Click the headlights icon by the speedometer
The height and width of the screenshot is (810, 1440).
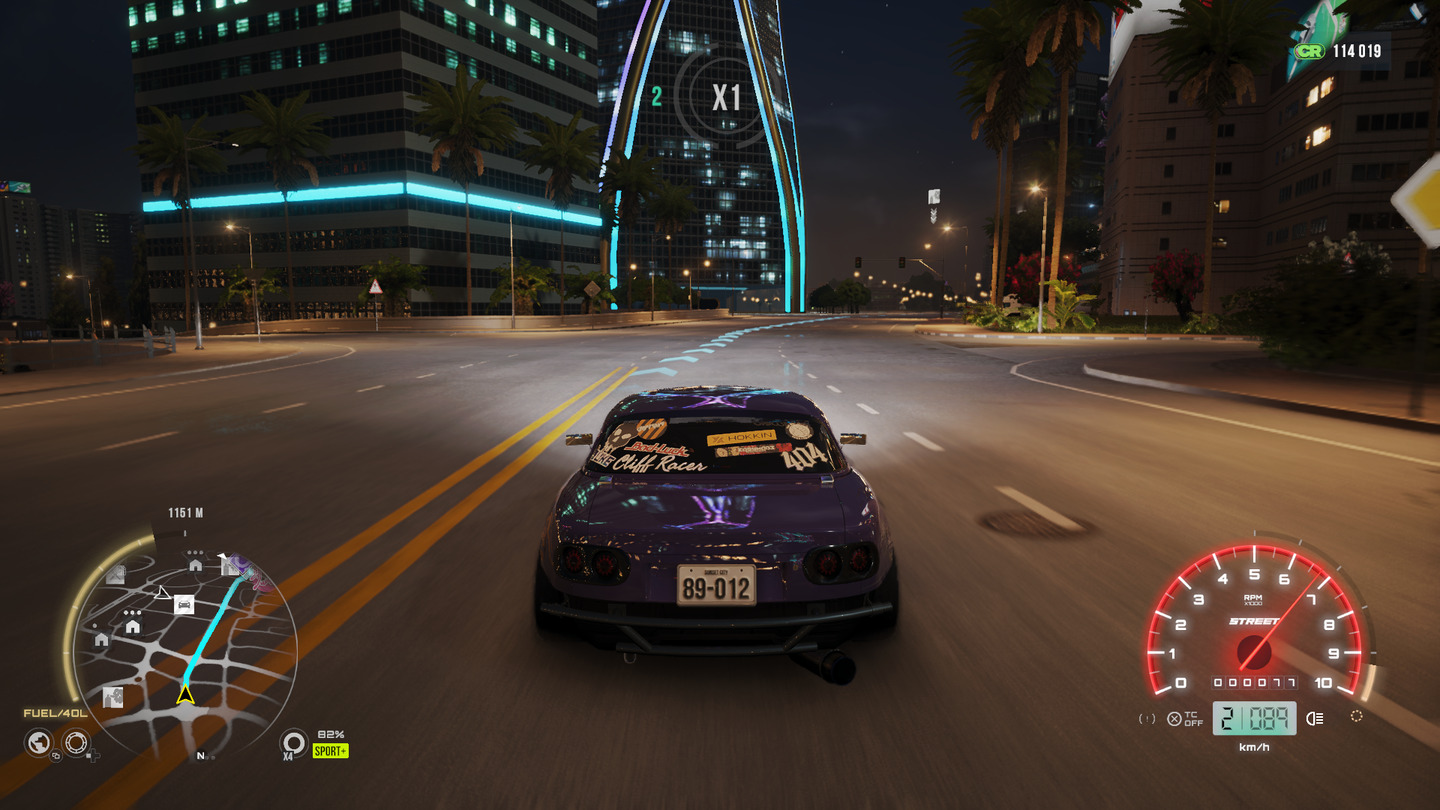coord(1315,717)
